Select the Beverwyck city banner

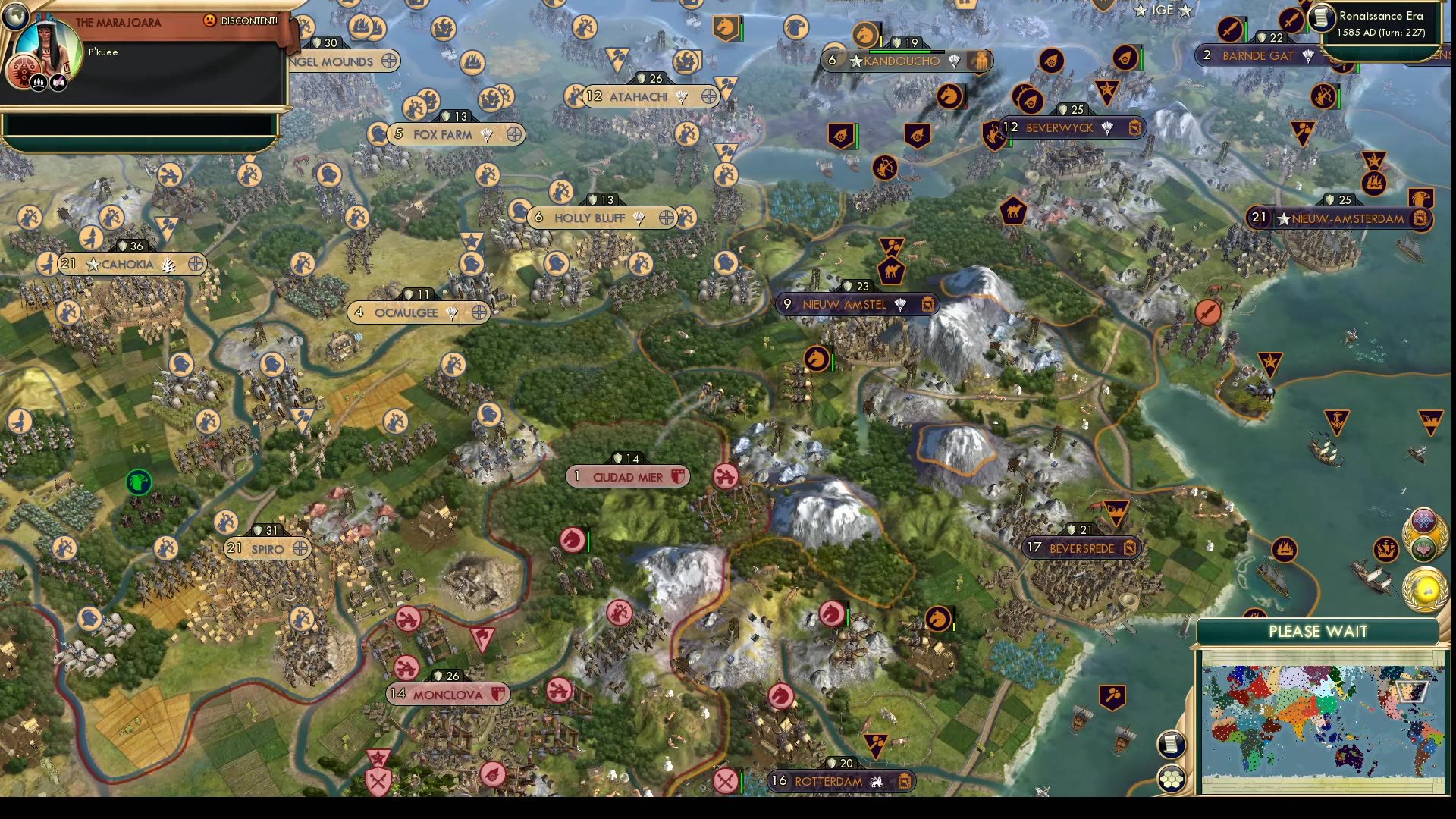pyautogui.click(x=1059, y=128)
